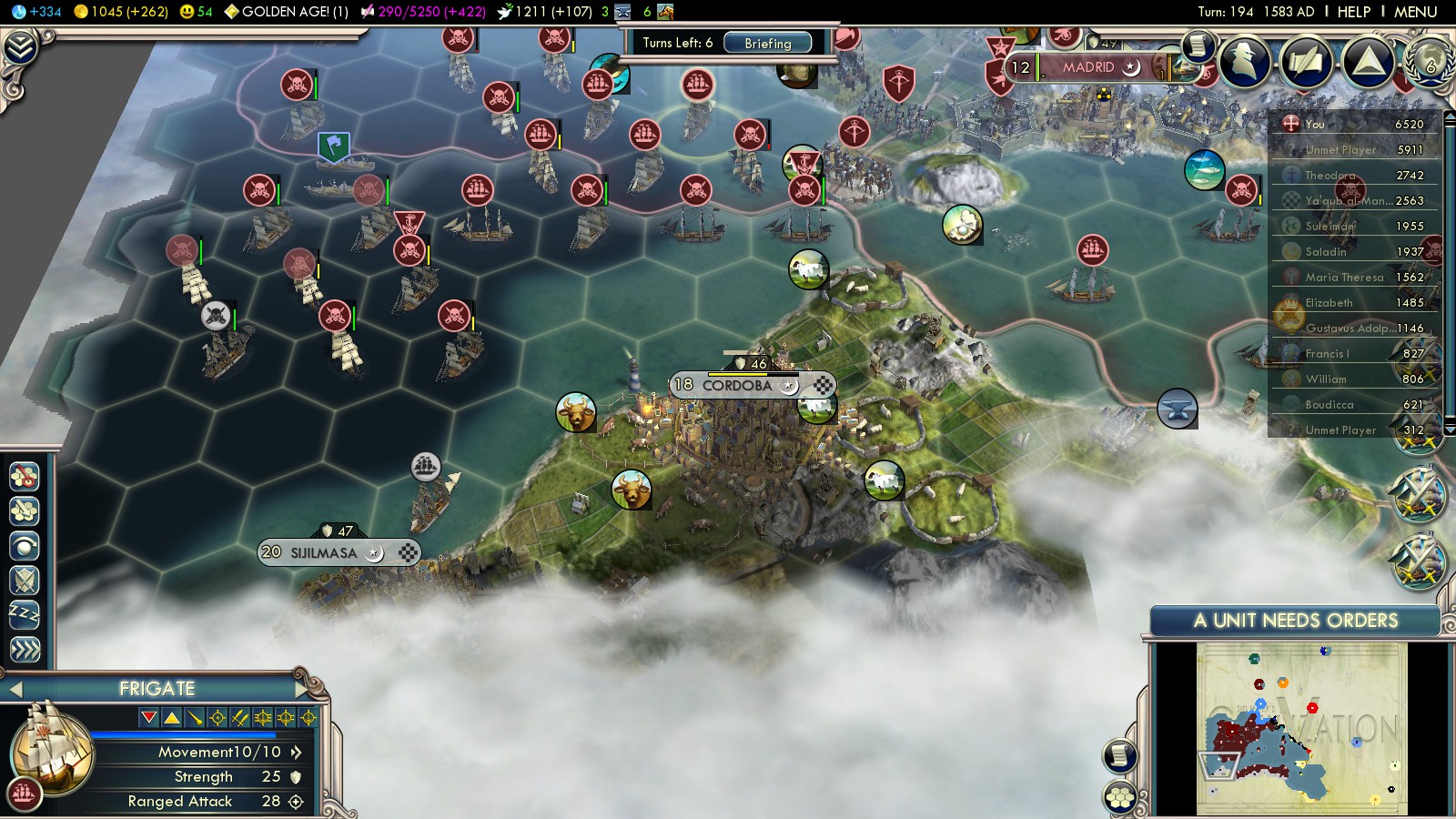
Task: Select the alert/fortify crossed swords shield action
Action: pos(25,580)
